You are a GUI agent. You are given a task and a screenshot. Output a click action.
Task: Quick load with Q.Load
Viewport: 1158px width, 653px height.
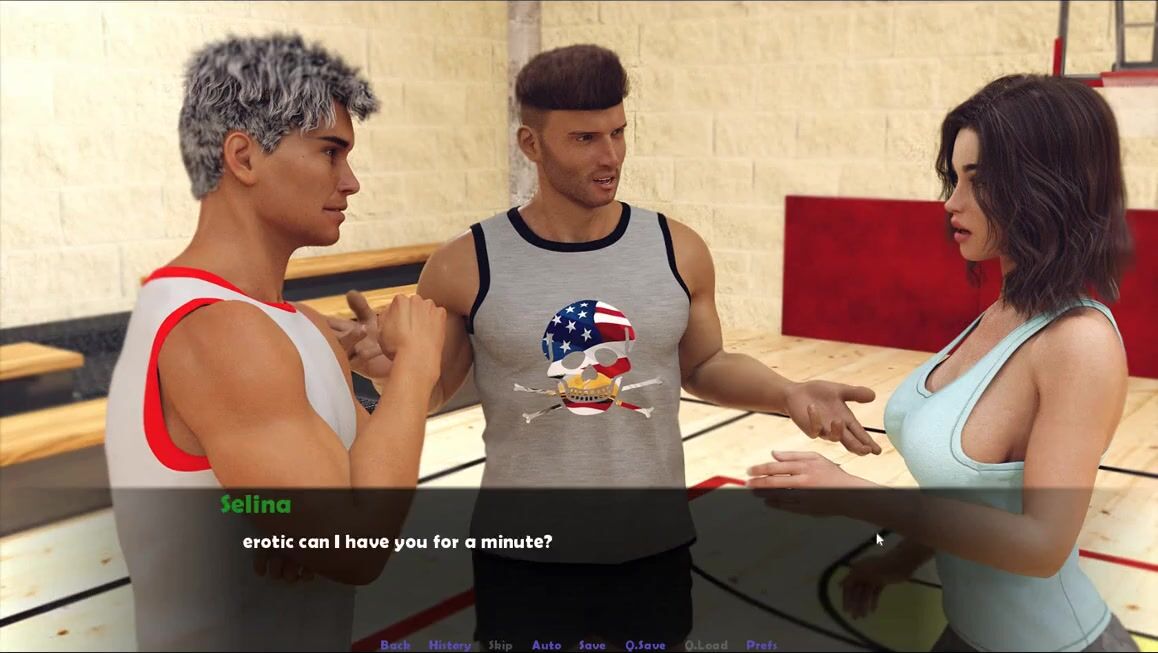(x=706, y=645)
